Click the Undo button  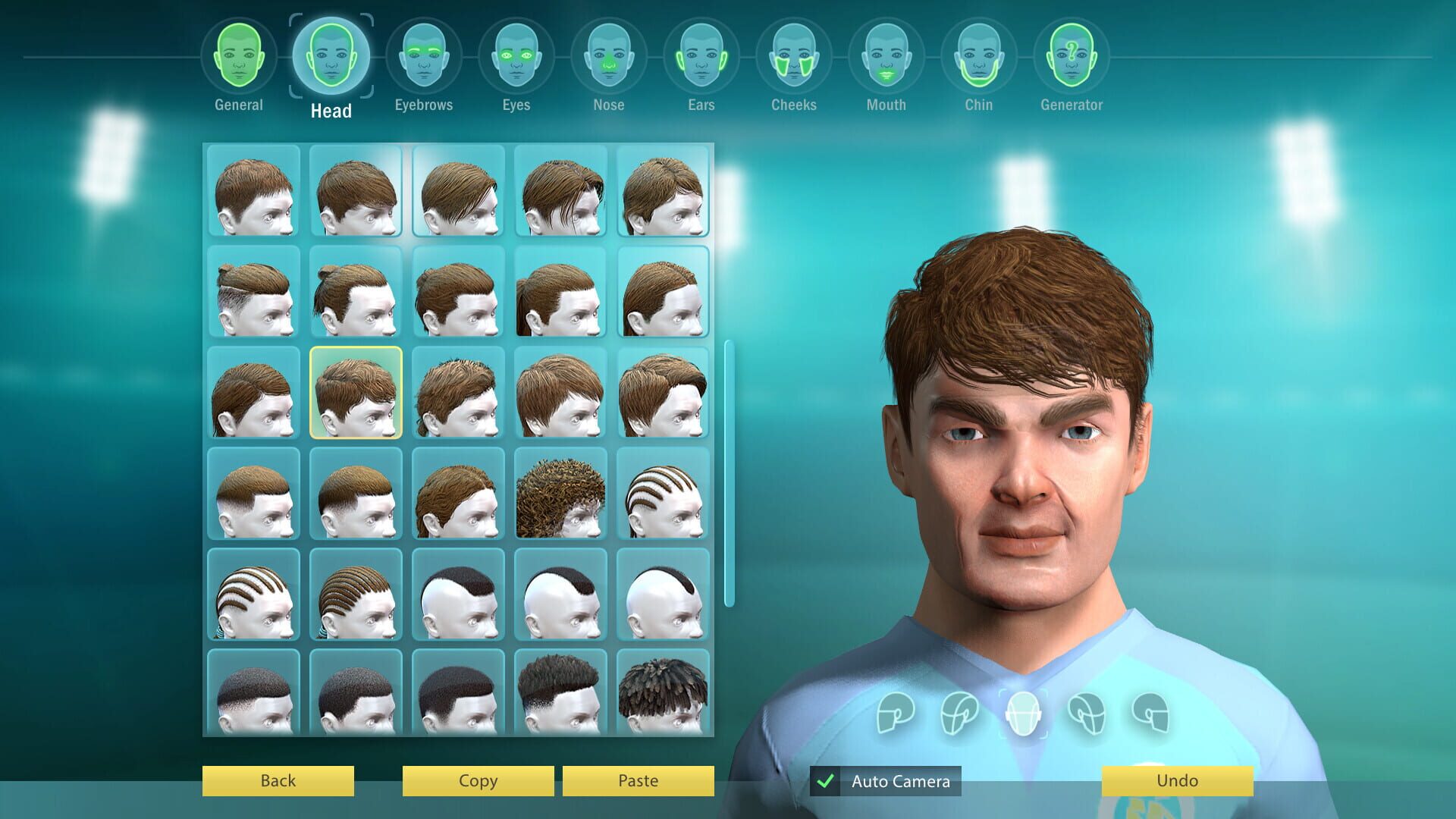tap(1175, 780)
